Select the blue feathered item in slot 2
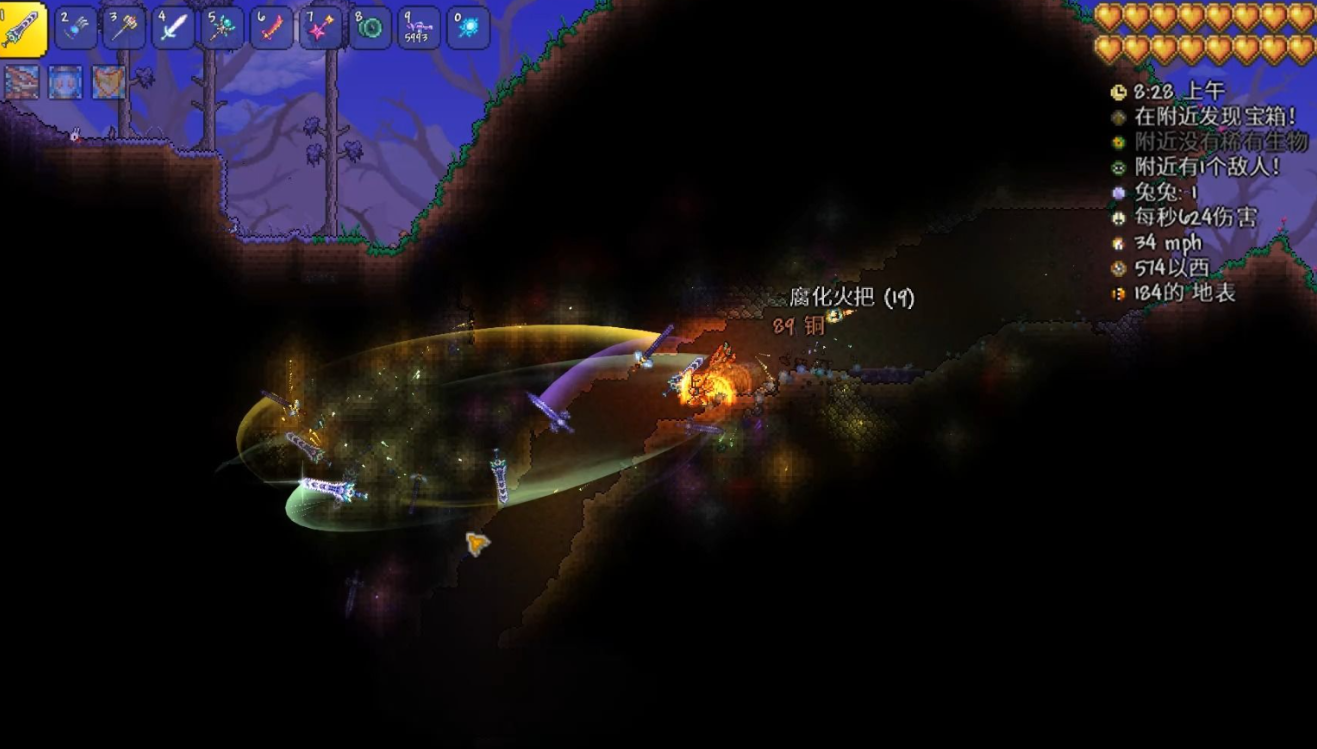 76,28
